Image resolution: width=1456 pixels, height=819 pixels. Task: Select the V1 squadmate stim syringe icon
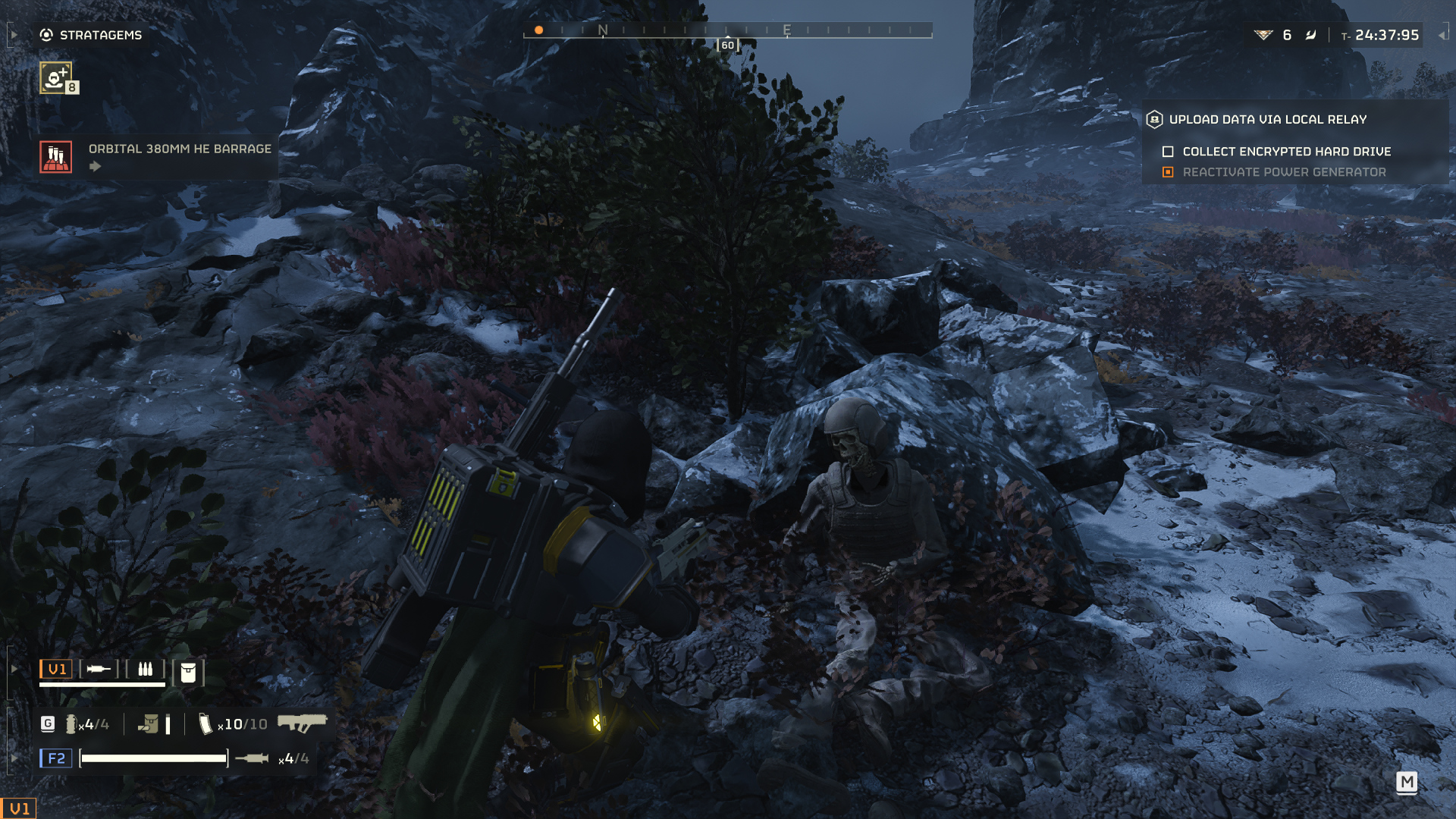(99, 669)
